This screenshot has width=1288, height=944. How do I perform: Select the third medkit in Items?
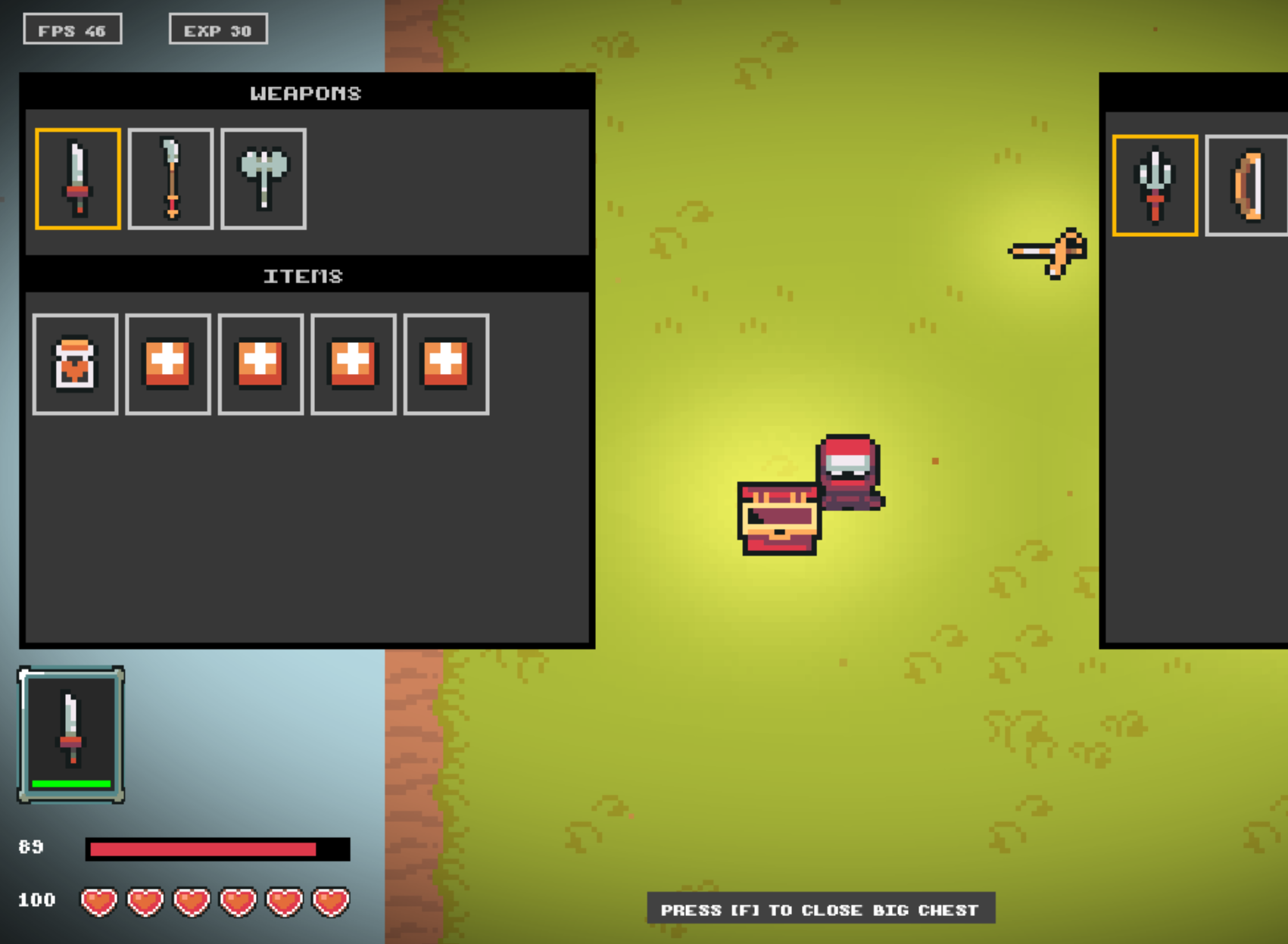click(353, 365)
